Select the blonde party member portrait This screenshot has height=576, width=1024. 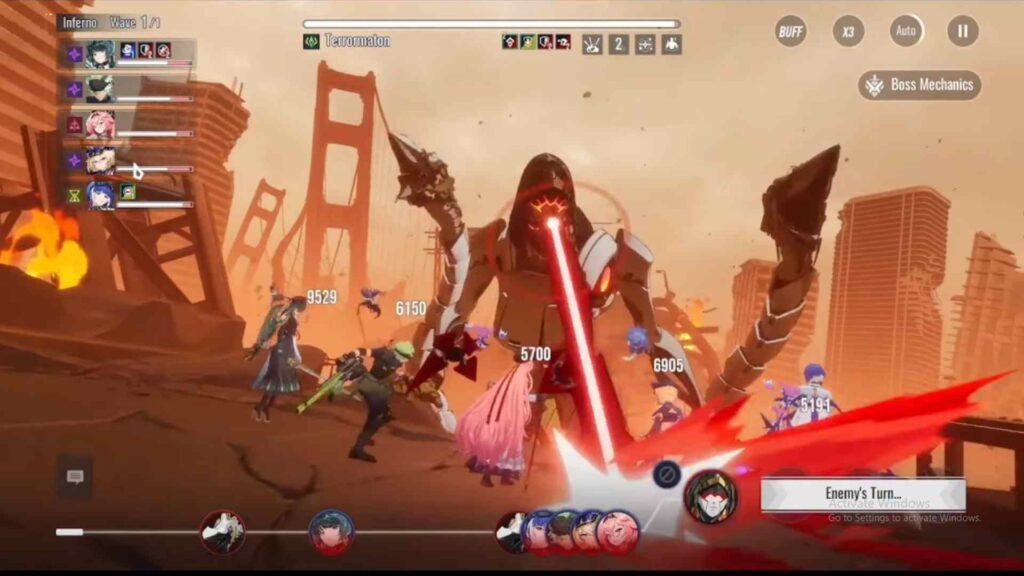(100, 160)
